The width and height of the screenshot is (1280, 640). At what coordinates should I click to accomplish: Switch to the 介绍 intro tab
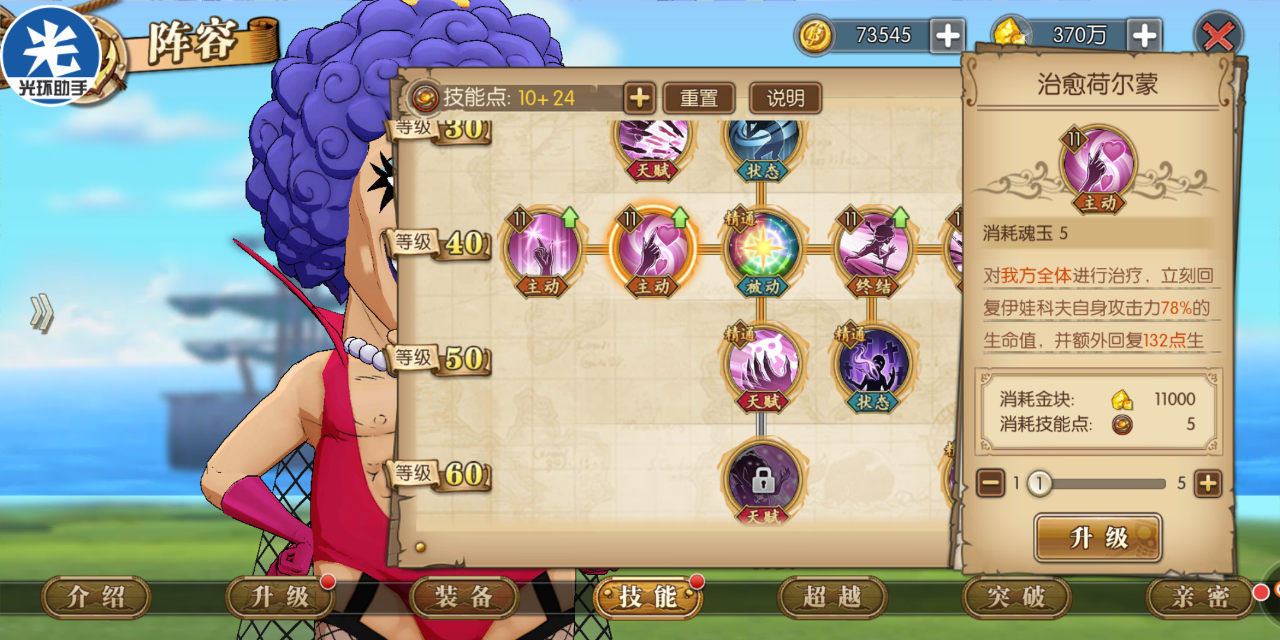96,598
